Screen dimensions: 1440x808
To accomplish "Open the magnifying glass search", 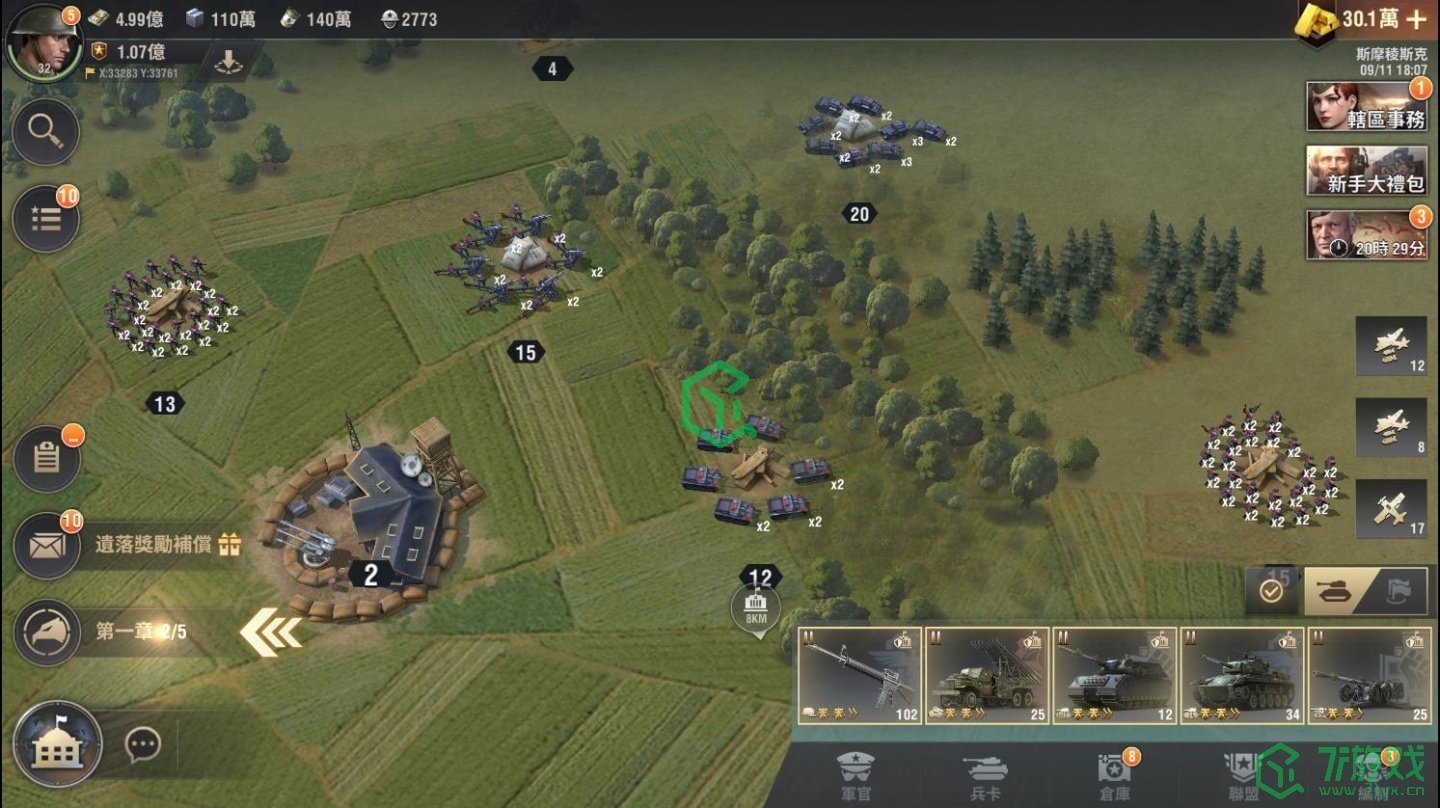I will coord(45,130).
